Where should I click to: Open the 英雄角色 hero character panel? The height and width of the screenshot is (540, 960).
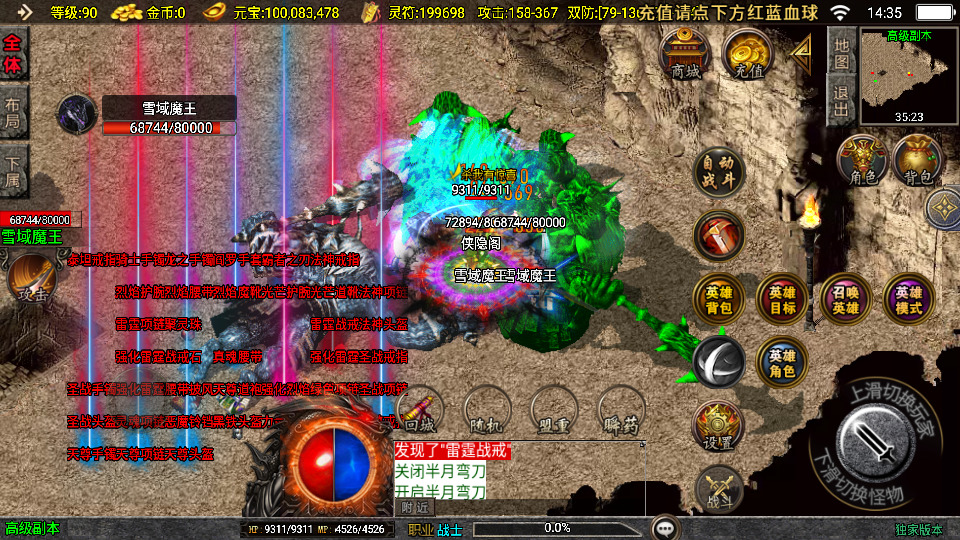(x=782, y=362)
